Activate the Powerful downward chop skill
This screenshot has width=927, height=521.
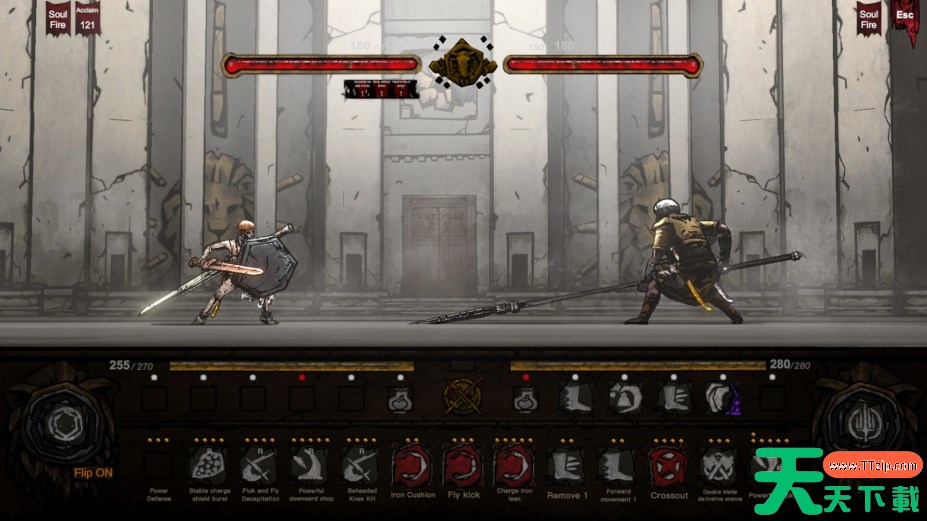[309, 465]
